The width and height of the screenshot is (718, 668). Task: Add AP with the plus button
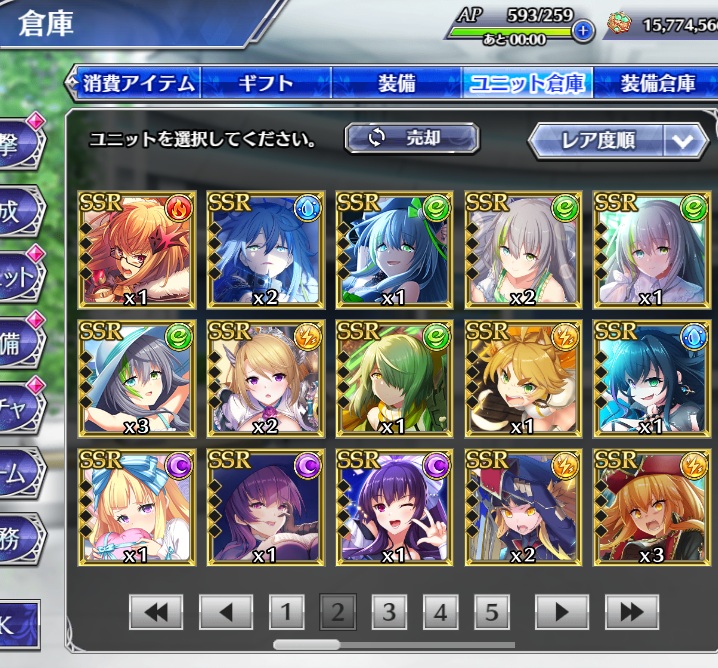pyautogui.click(x=582, y=30)
